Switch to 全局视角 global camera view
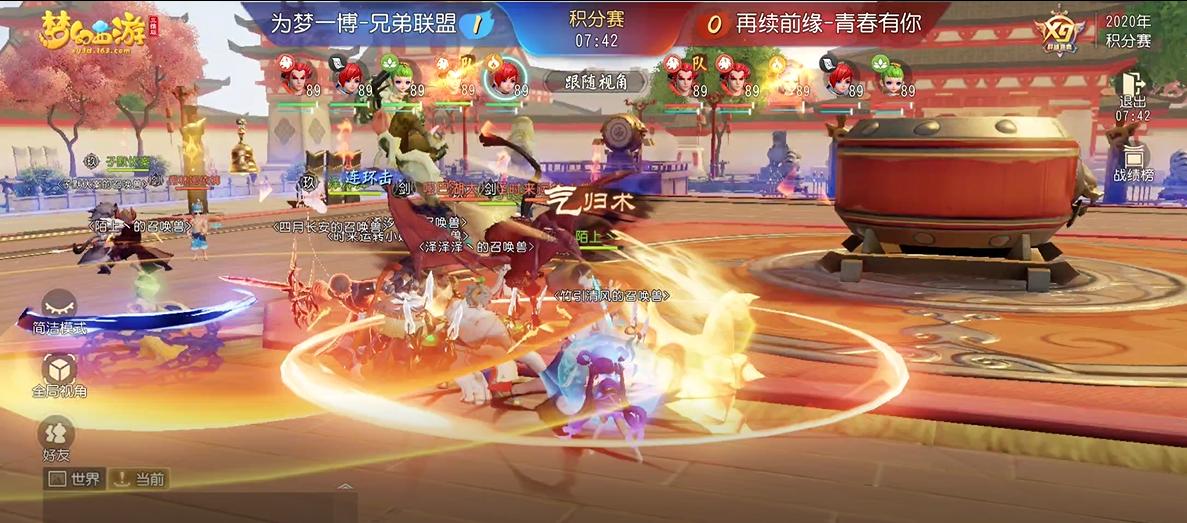 59,373
